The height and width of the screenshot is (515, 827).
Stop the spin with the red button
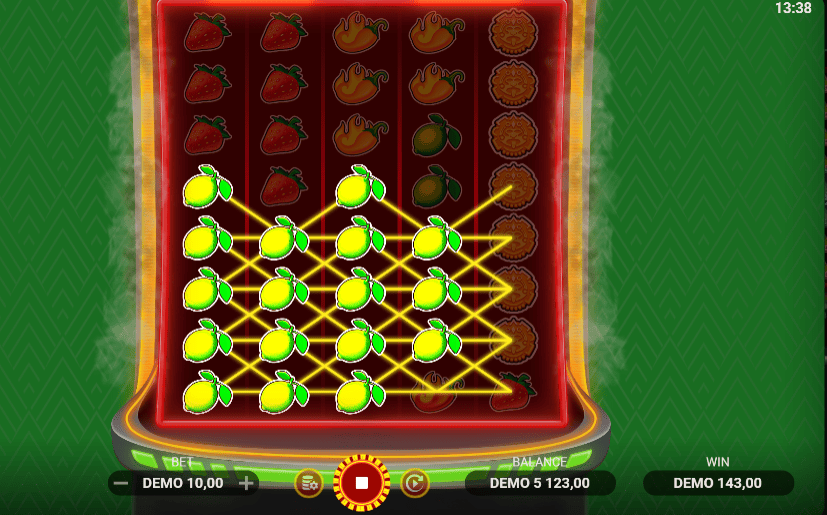pos(362,484)
